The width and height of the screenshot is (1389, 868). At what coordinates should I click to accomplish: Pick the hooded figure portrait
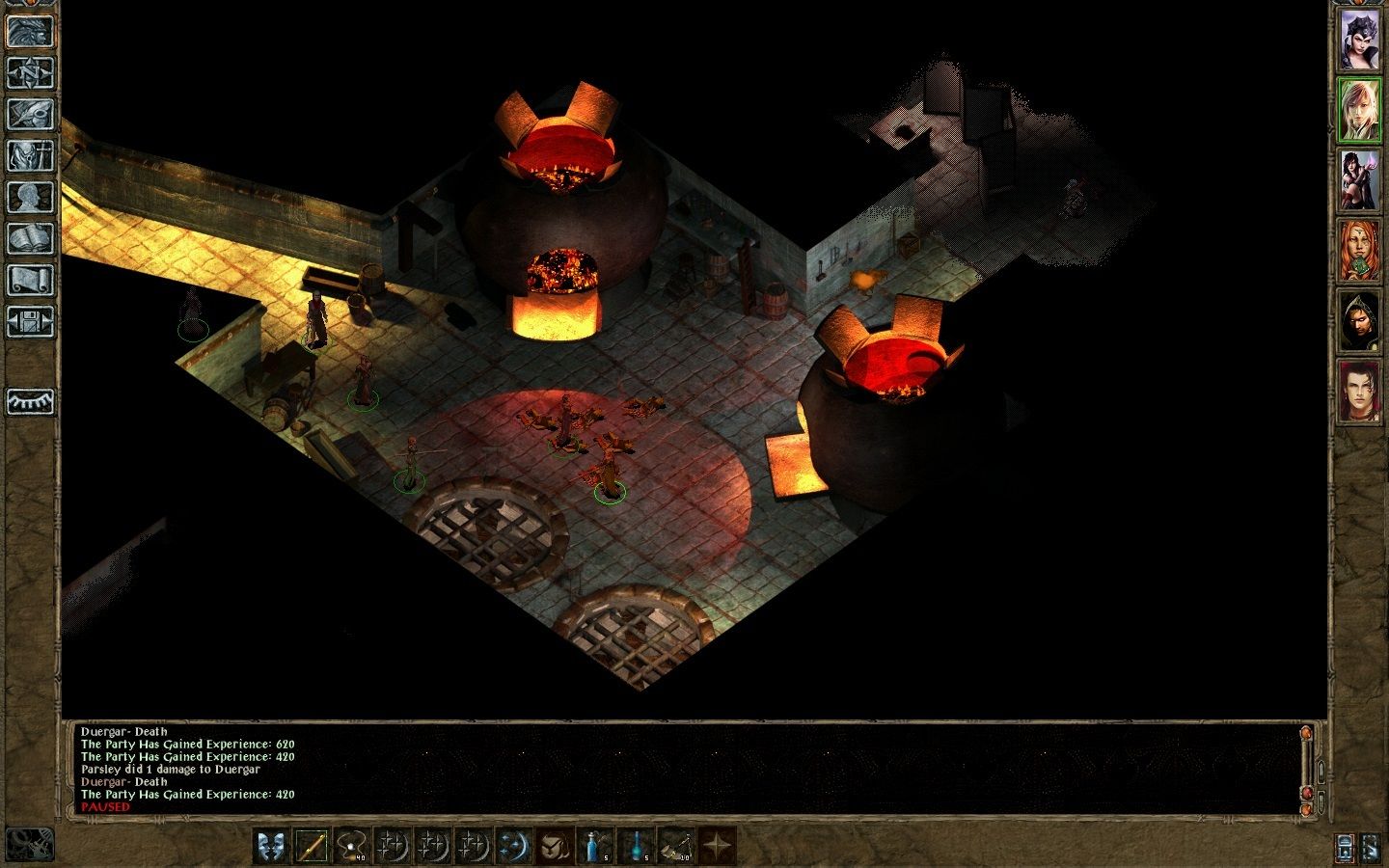point(1360,321)
